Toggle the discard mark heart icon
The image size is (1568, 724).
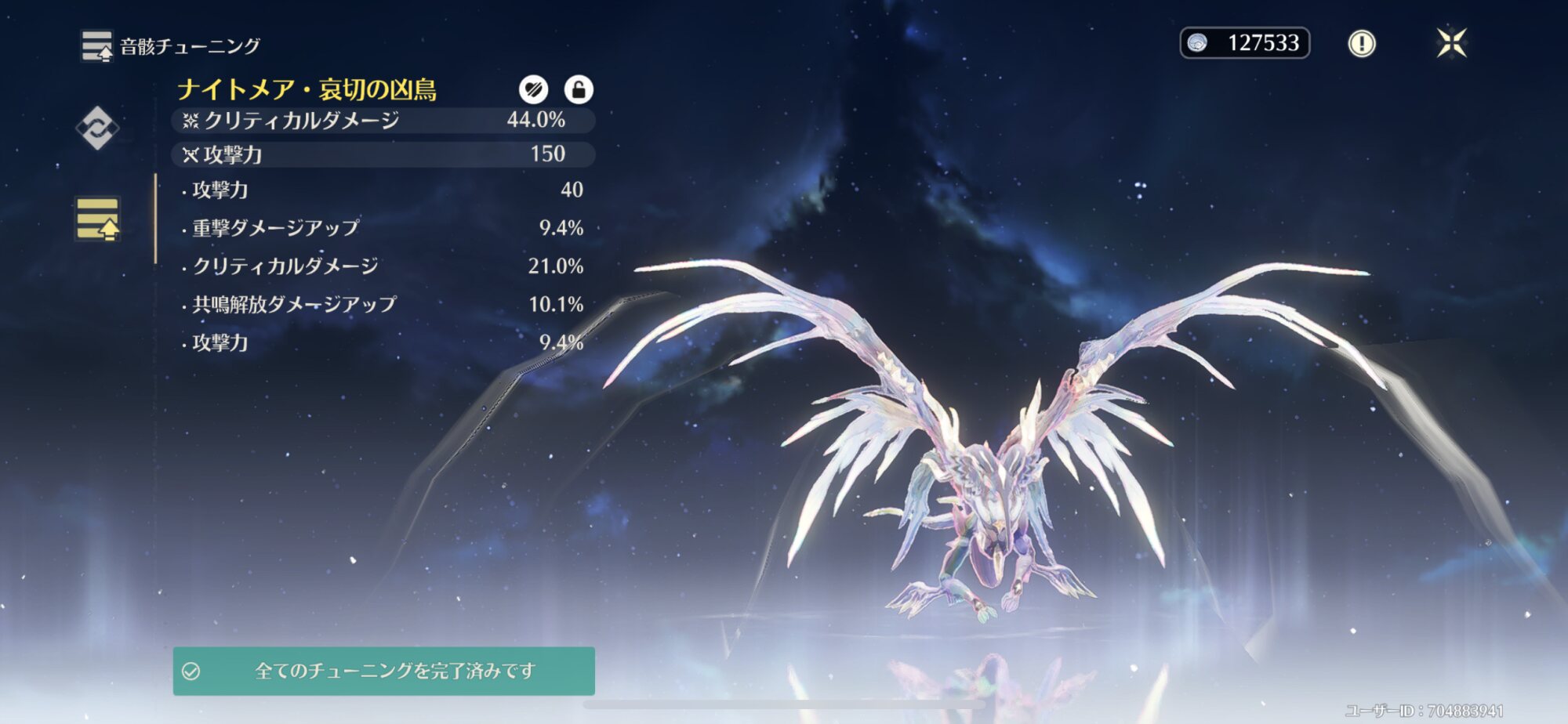(x=533, y=89)
